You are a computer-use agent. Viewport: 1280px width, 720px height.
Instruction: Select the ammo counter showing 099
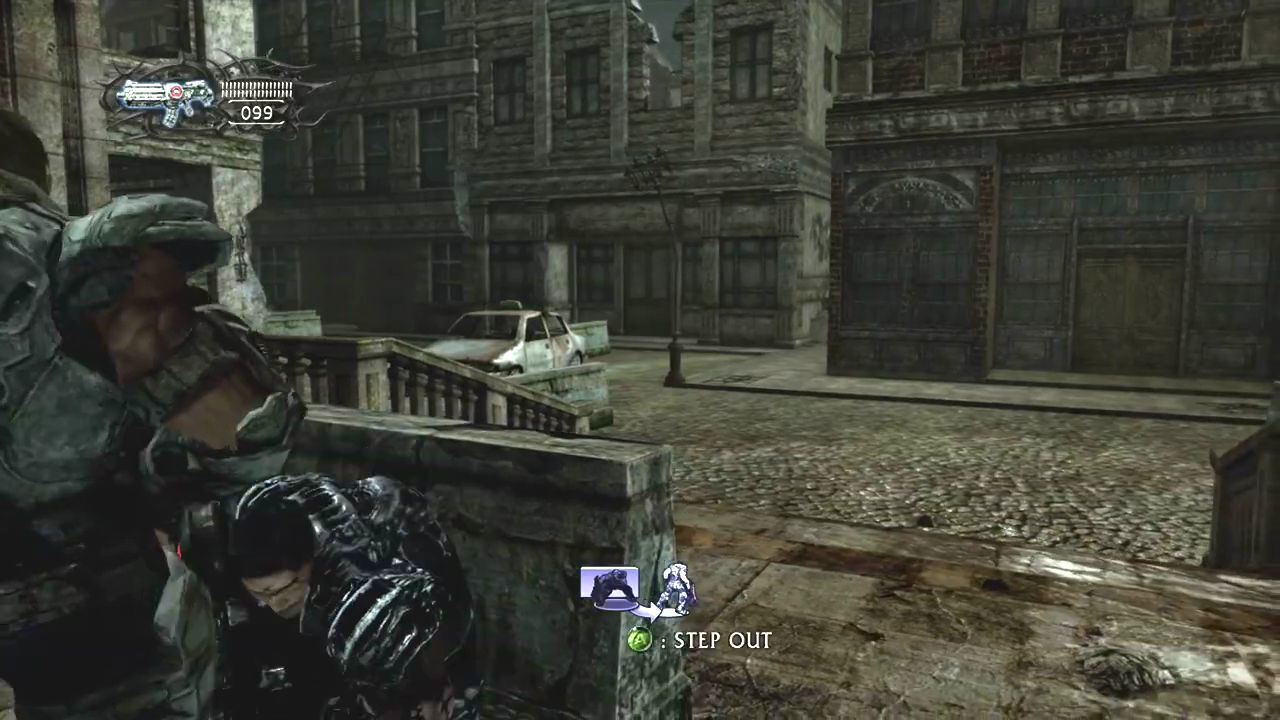[258, 112]
